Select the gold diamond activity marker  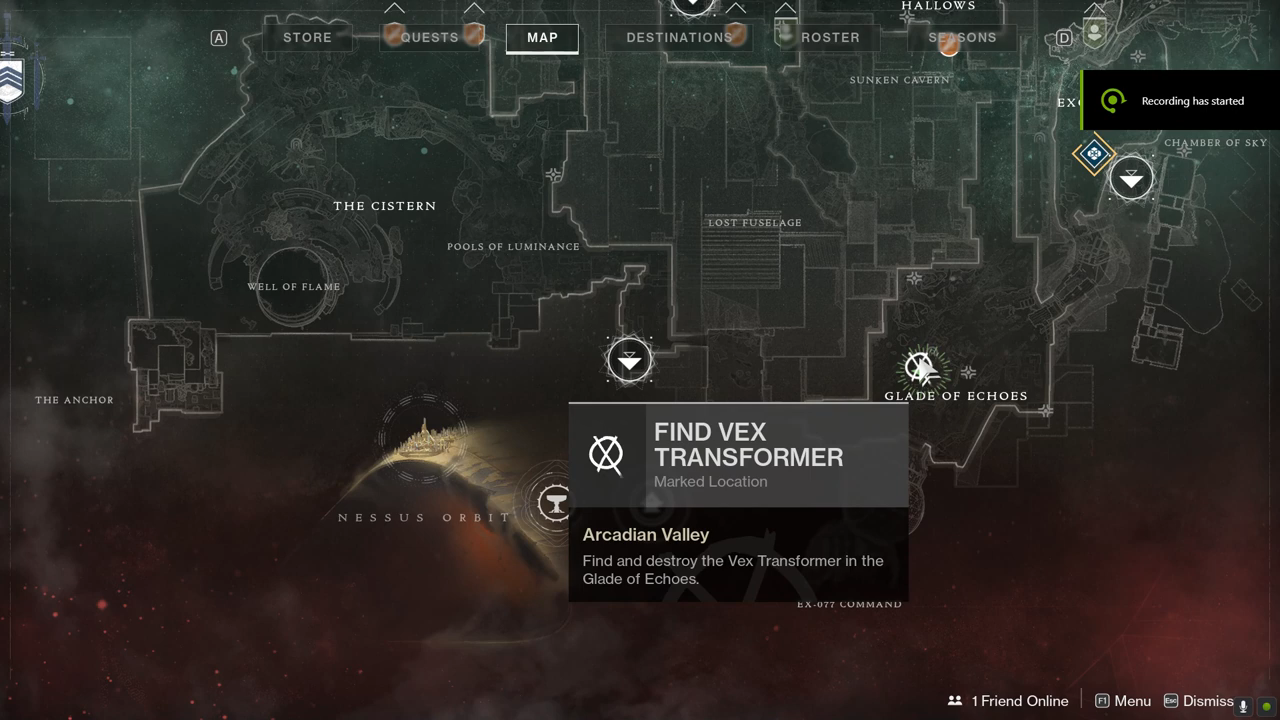(1093, 154)
